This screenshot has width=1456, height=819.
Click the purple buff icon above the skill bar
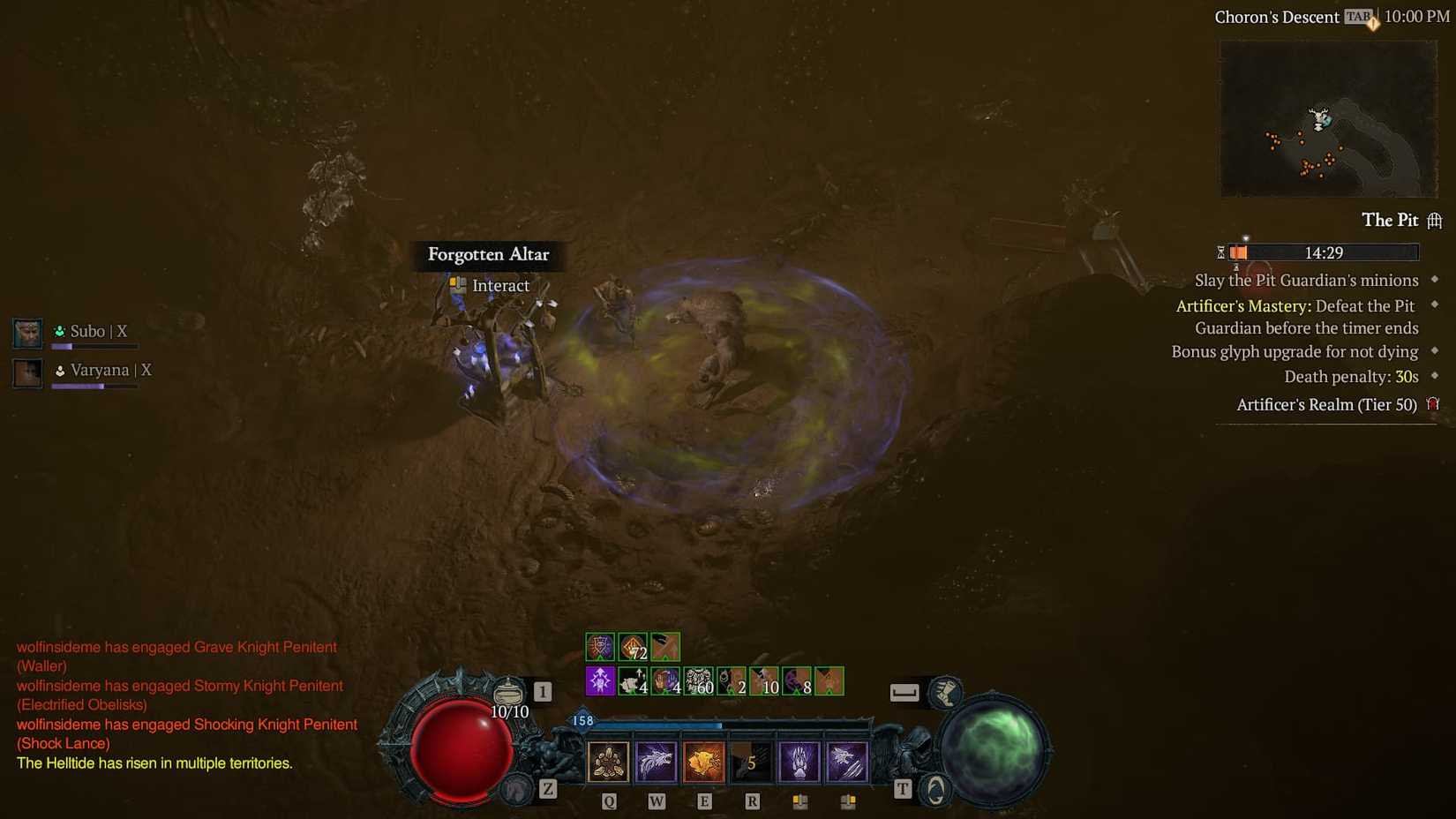point(599,681)
